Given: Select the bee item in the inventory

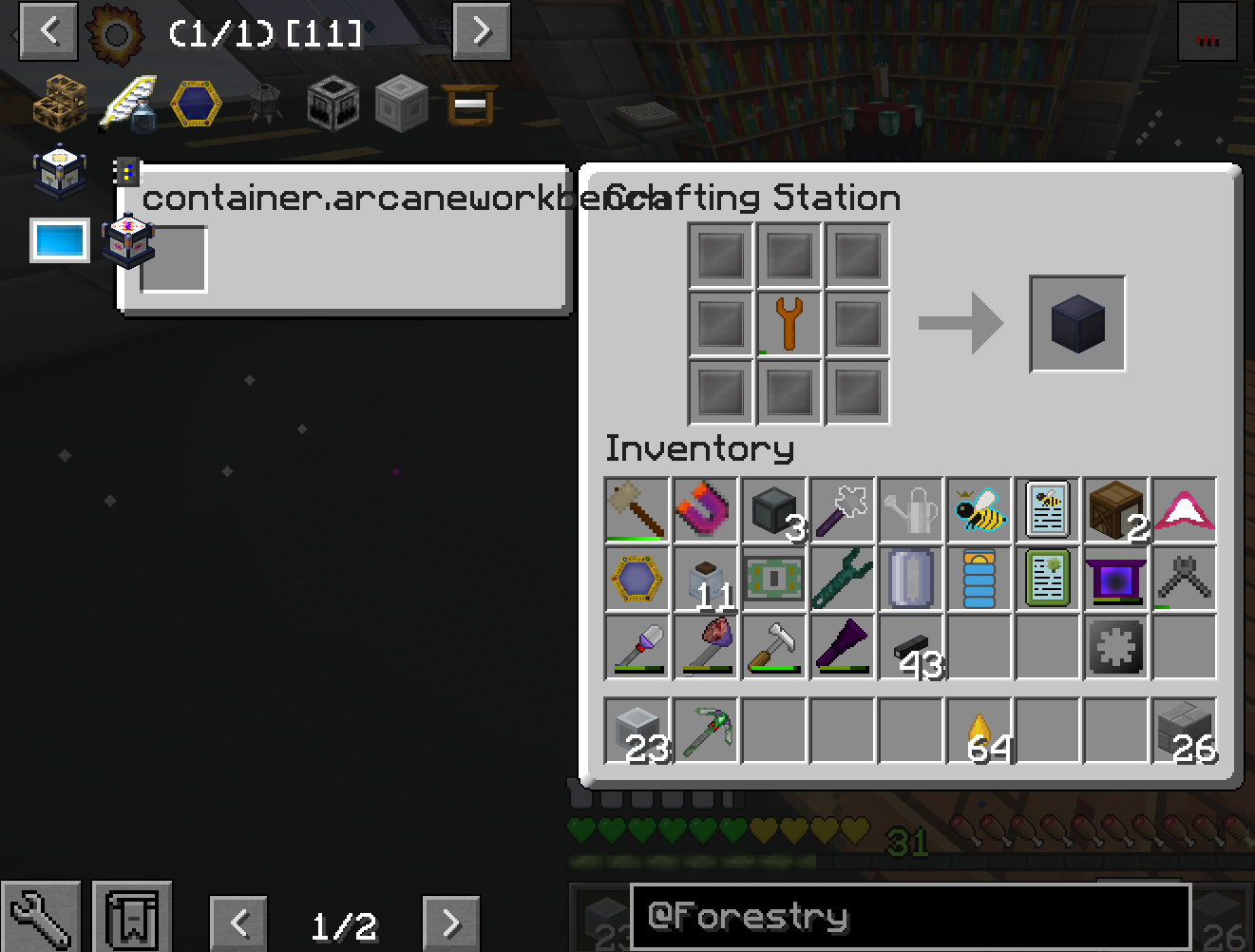Looking at the screenshot, I should click(x=979, y=510).
